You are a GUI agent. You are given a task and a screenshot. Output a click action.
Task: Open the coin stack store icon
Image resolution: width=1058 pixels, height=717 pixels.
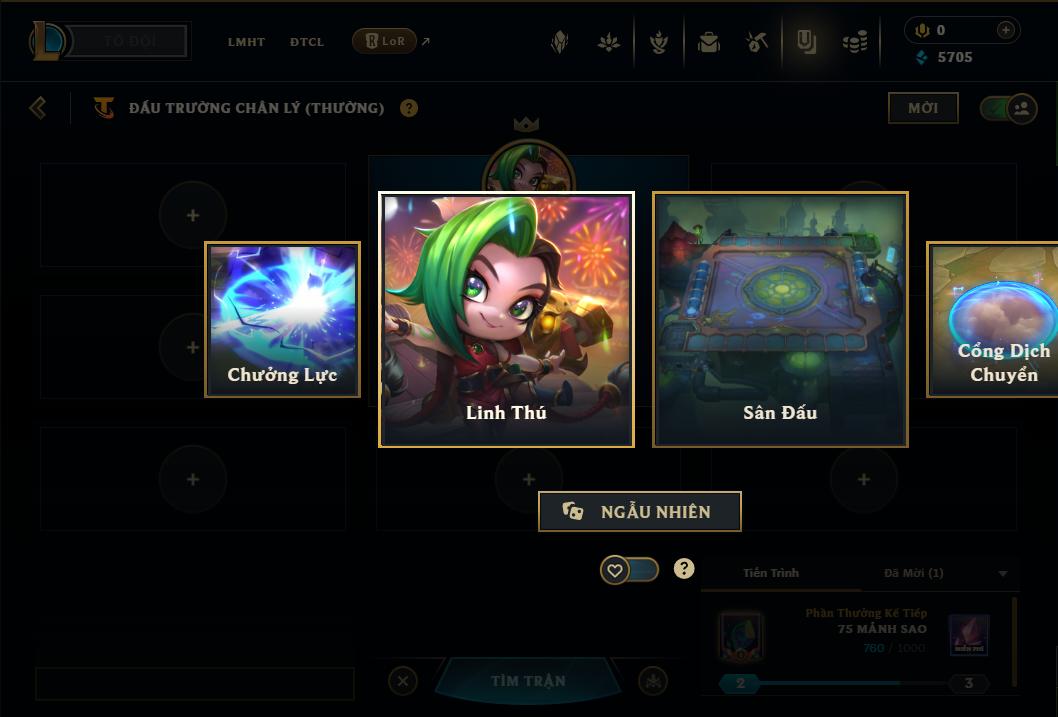(854, 42)
